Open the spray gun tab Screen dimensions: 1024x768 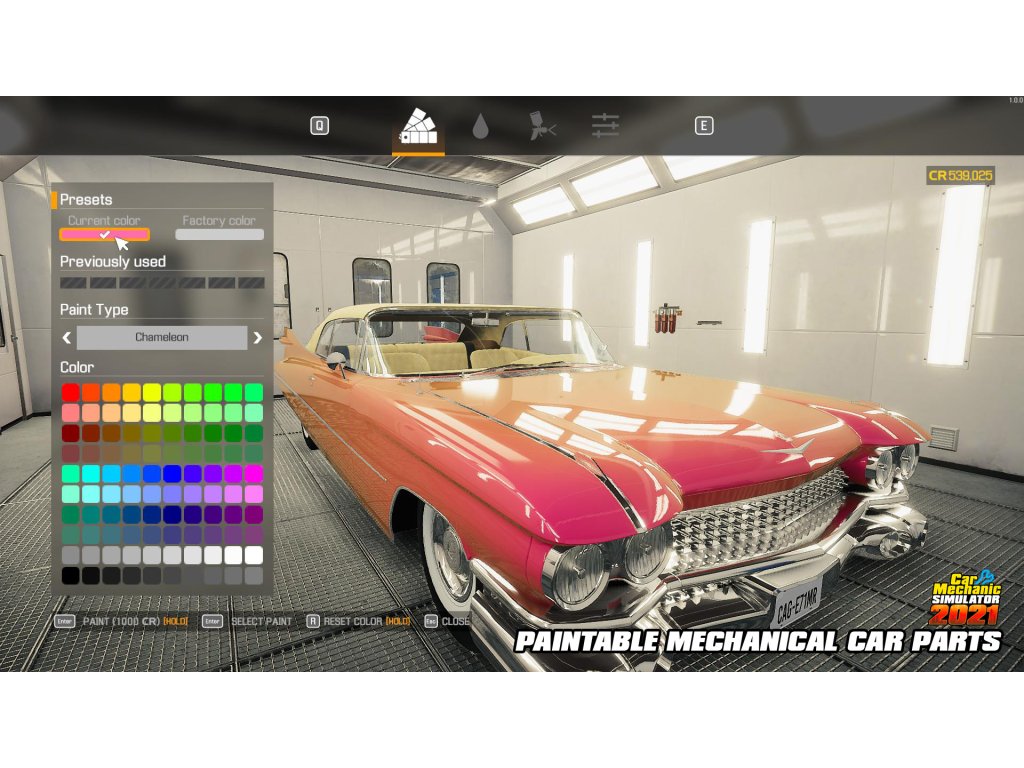(x=542, y=126)
